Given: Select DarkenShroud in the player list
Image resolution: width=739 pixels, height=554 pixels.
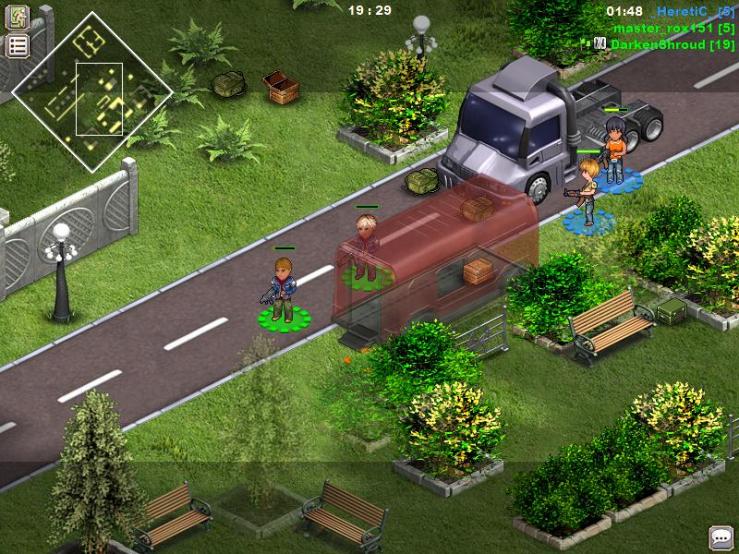Looking at the screenshot, I should coord(665,45).
